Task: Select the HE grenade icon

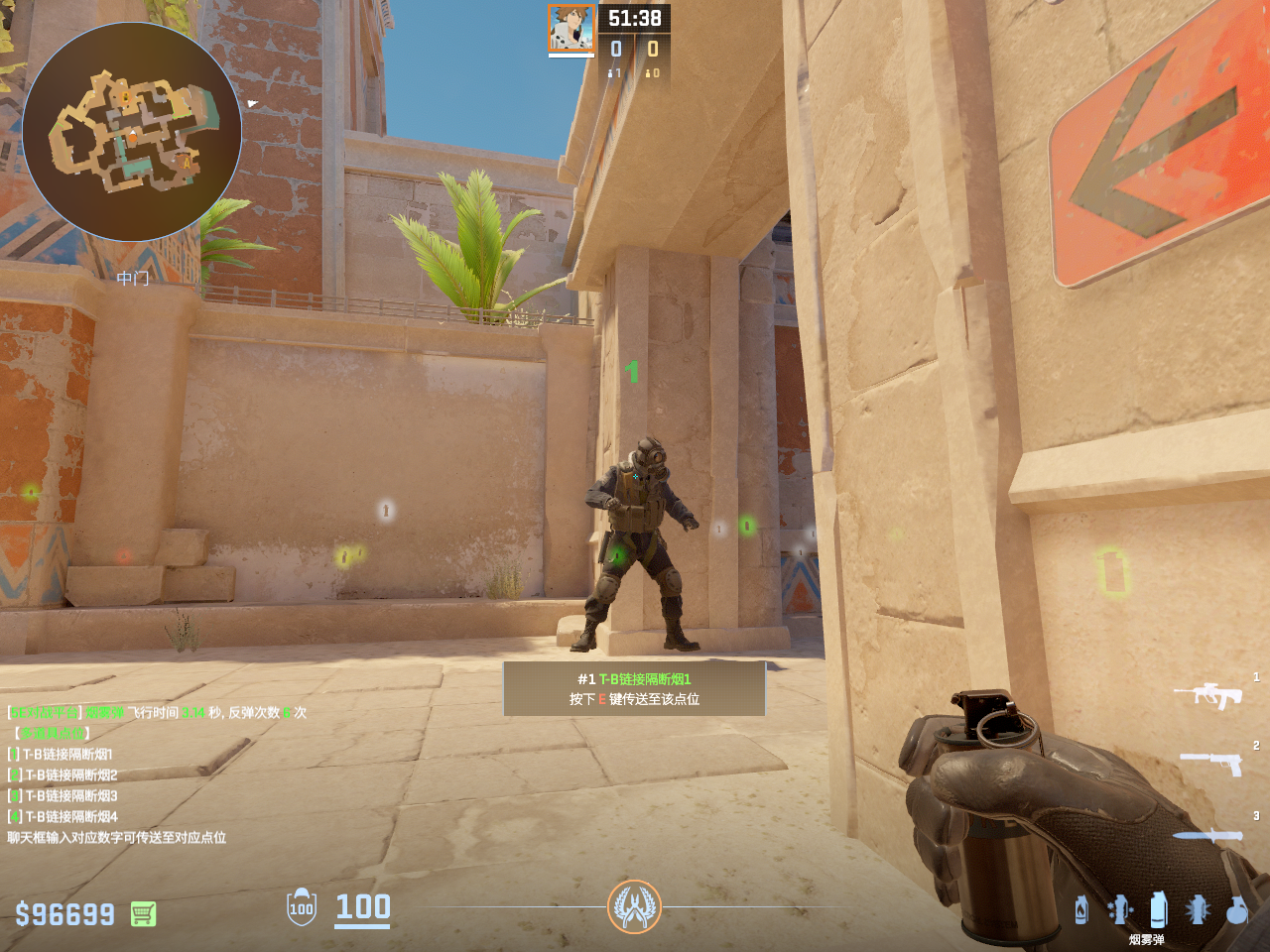Action: click(1236, 909)
